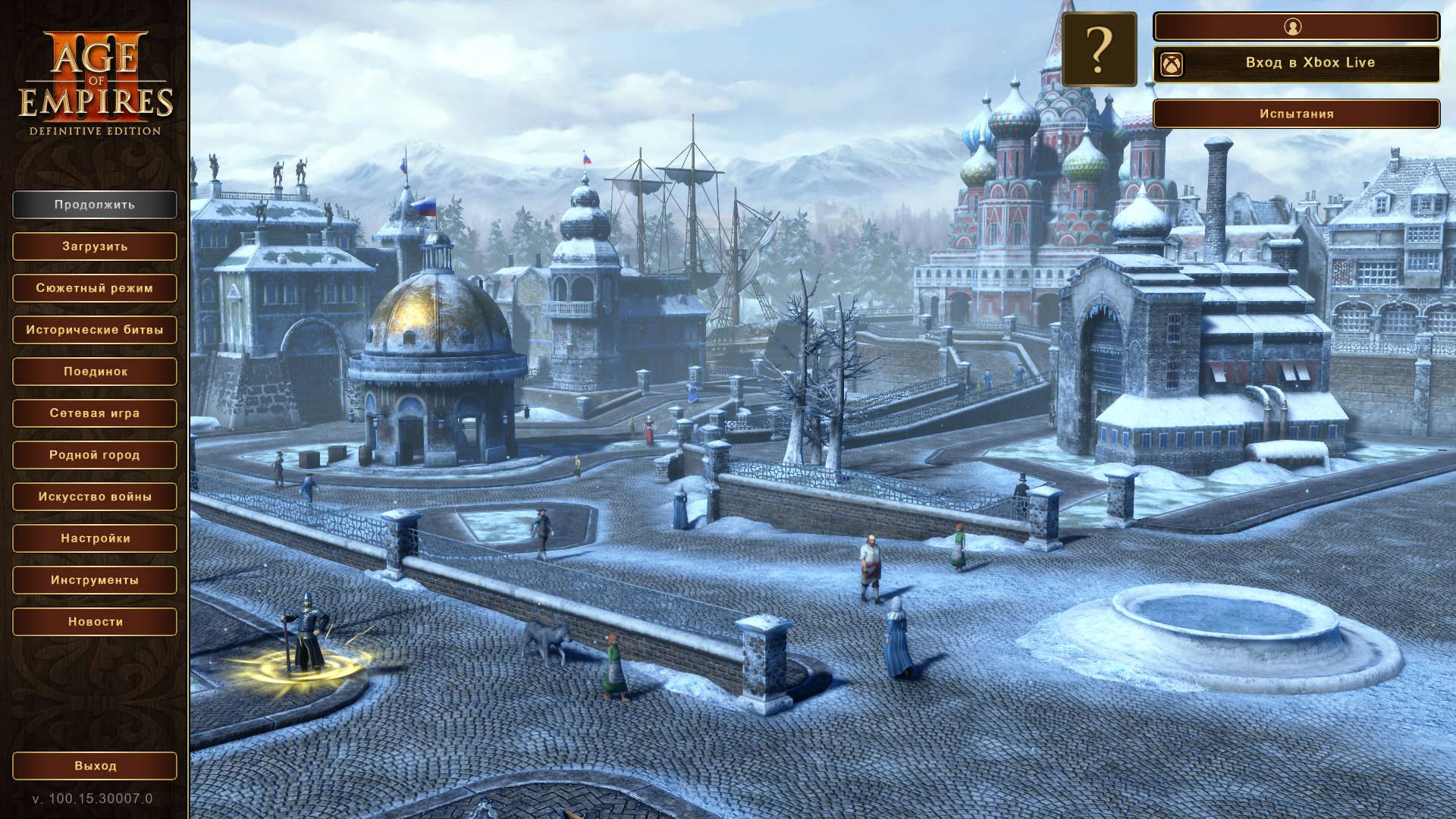The image size is (1456, 819).
Task: Start a Поединок match
Action: pyautogui.click(x=95, y=372)
